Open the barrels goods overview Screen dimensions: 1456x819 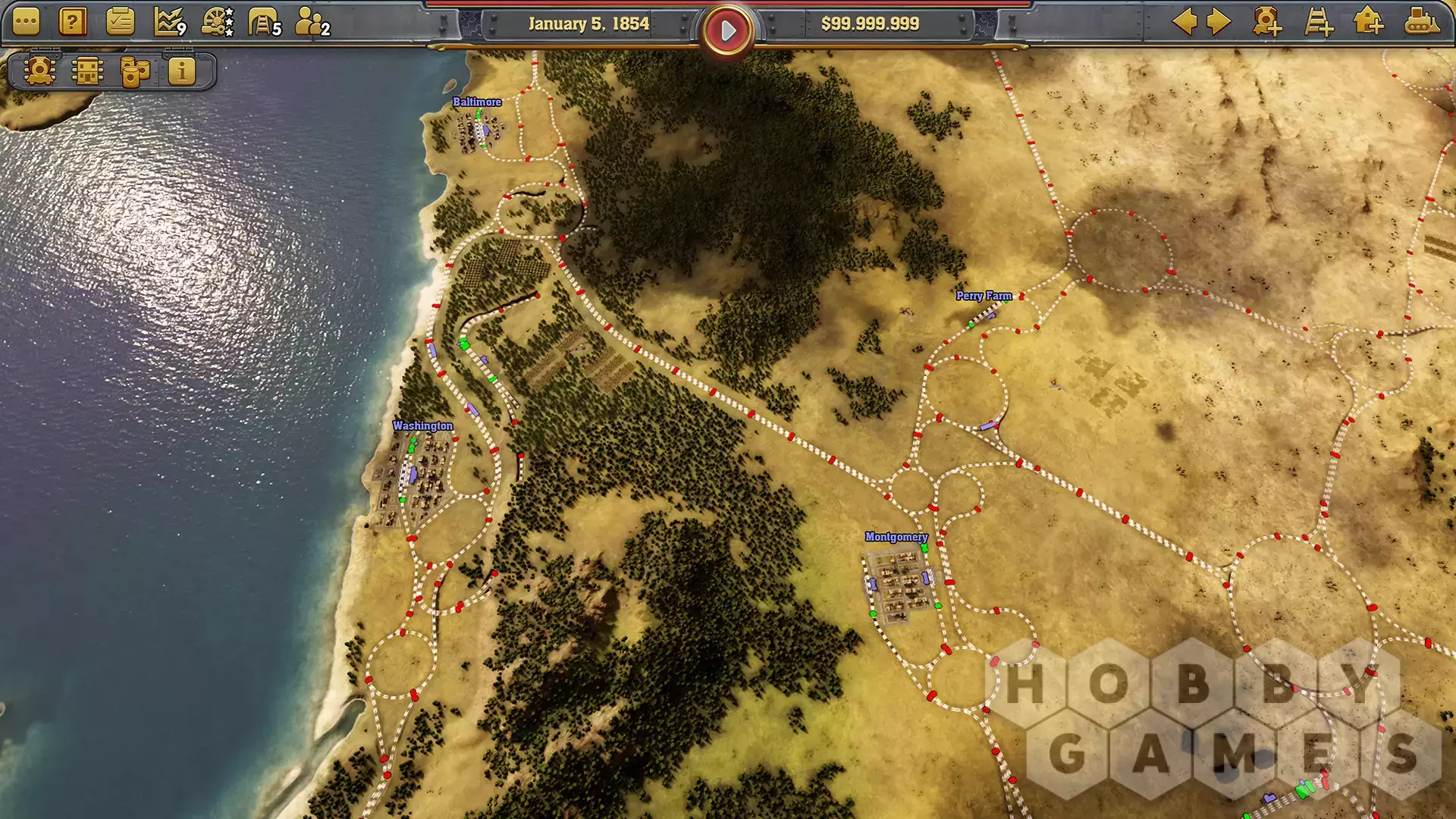(135, 71)
